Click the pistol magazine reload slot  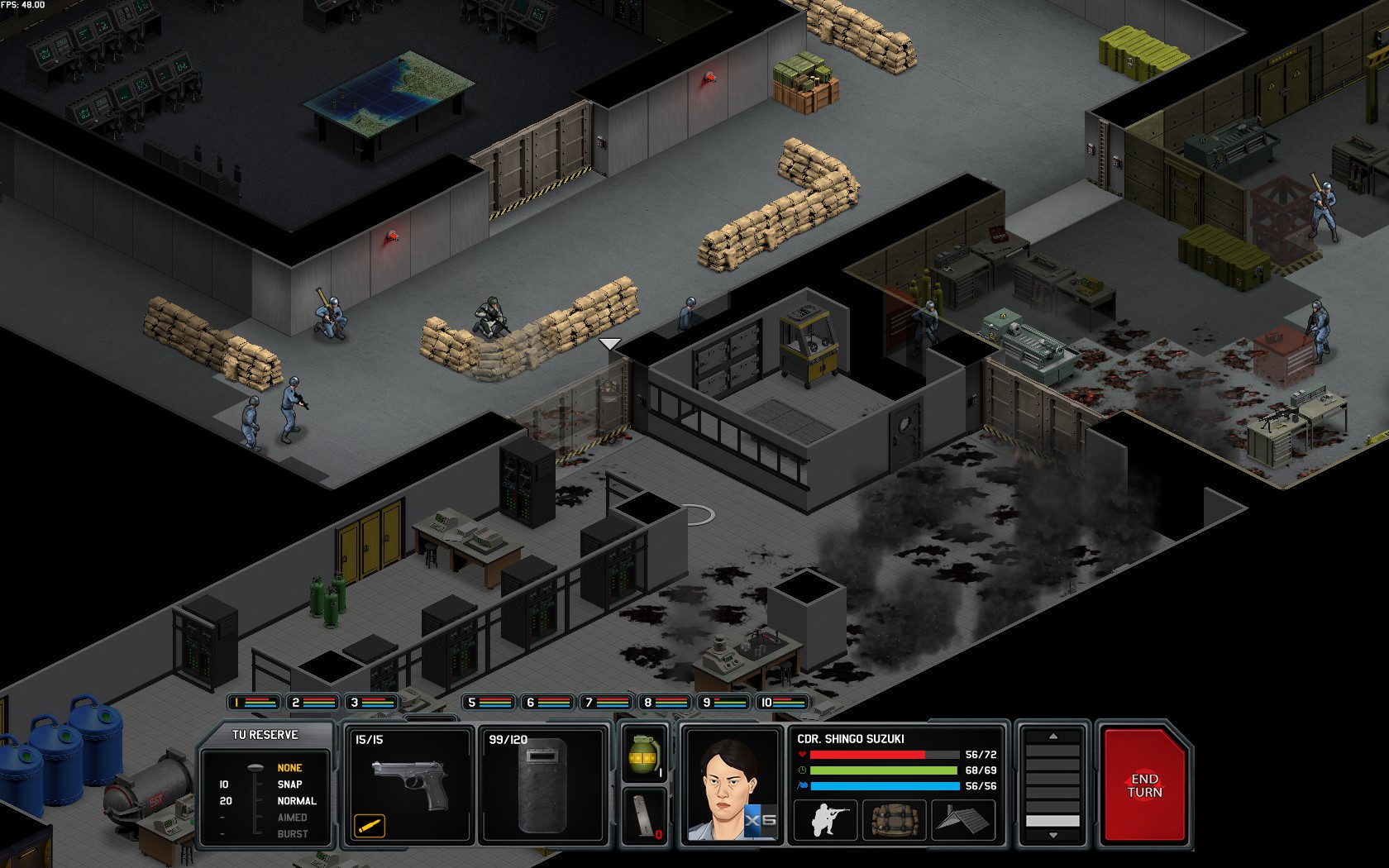(644, 816)
